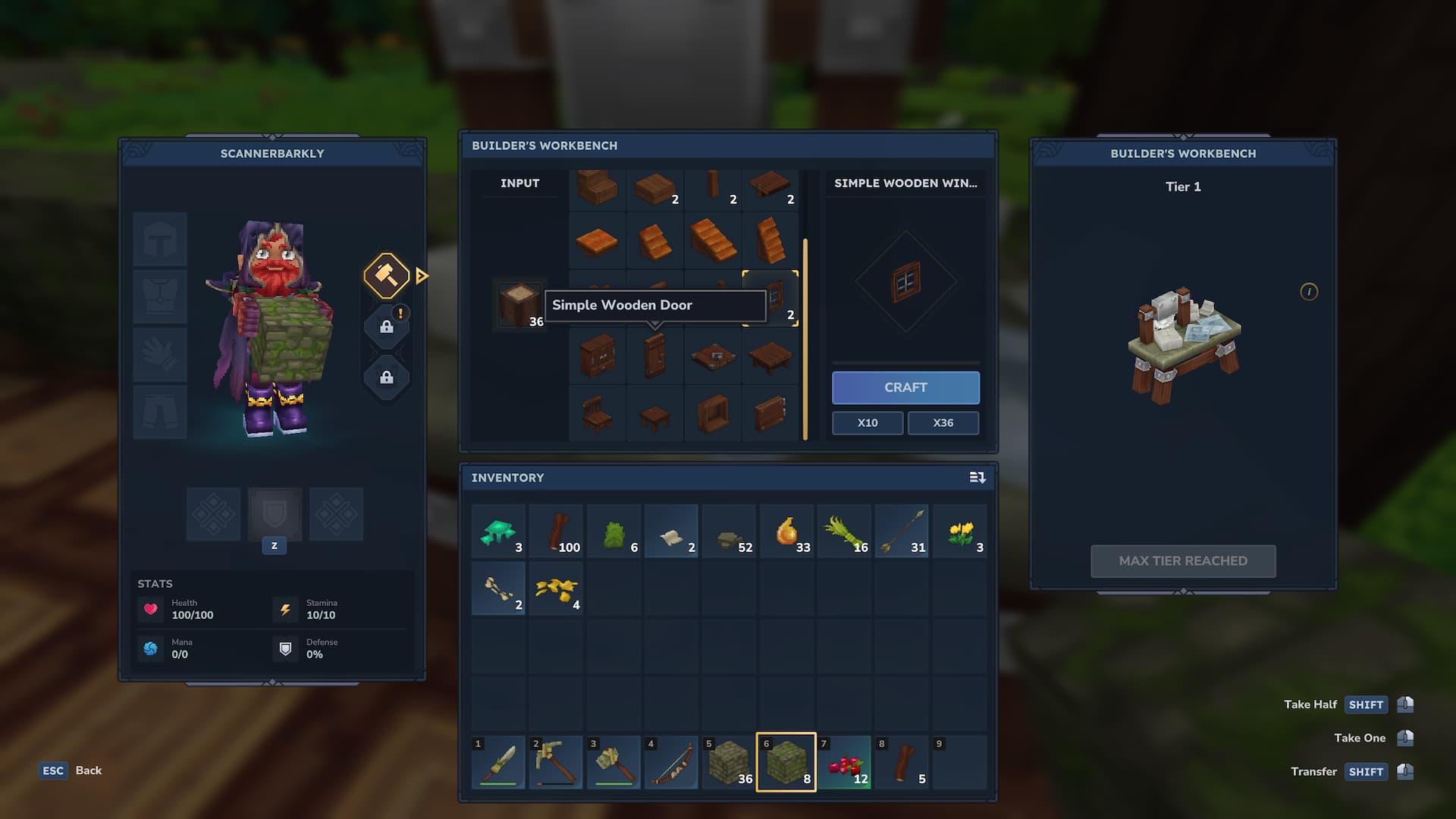Pick the yellow flowers inventory slot
Screen dimensions: 1456x819
(959, 532)
